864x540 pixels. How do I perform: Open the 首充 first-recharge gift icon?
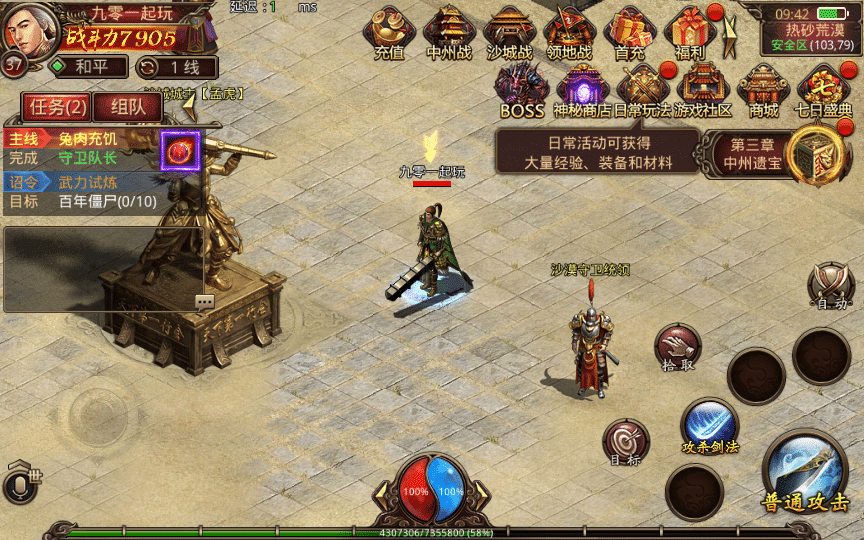630,31
